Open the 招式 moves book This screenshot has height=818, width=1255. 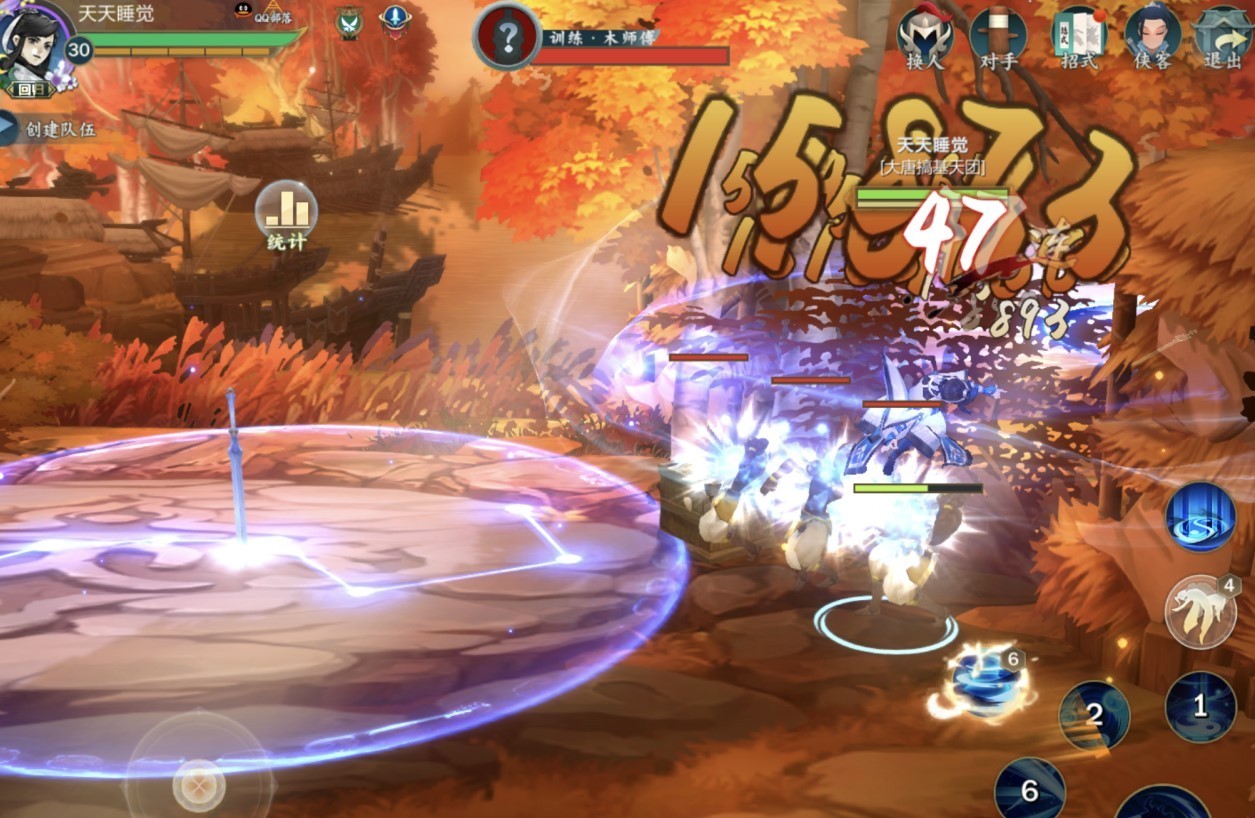pyautogui.click(x=1079, y=38)
